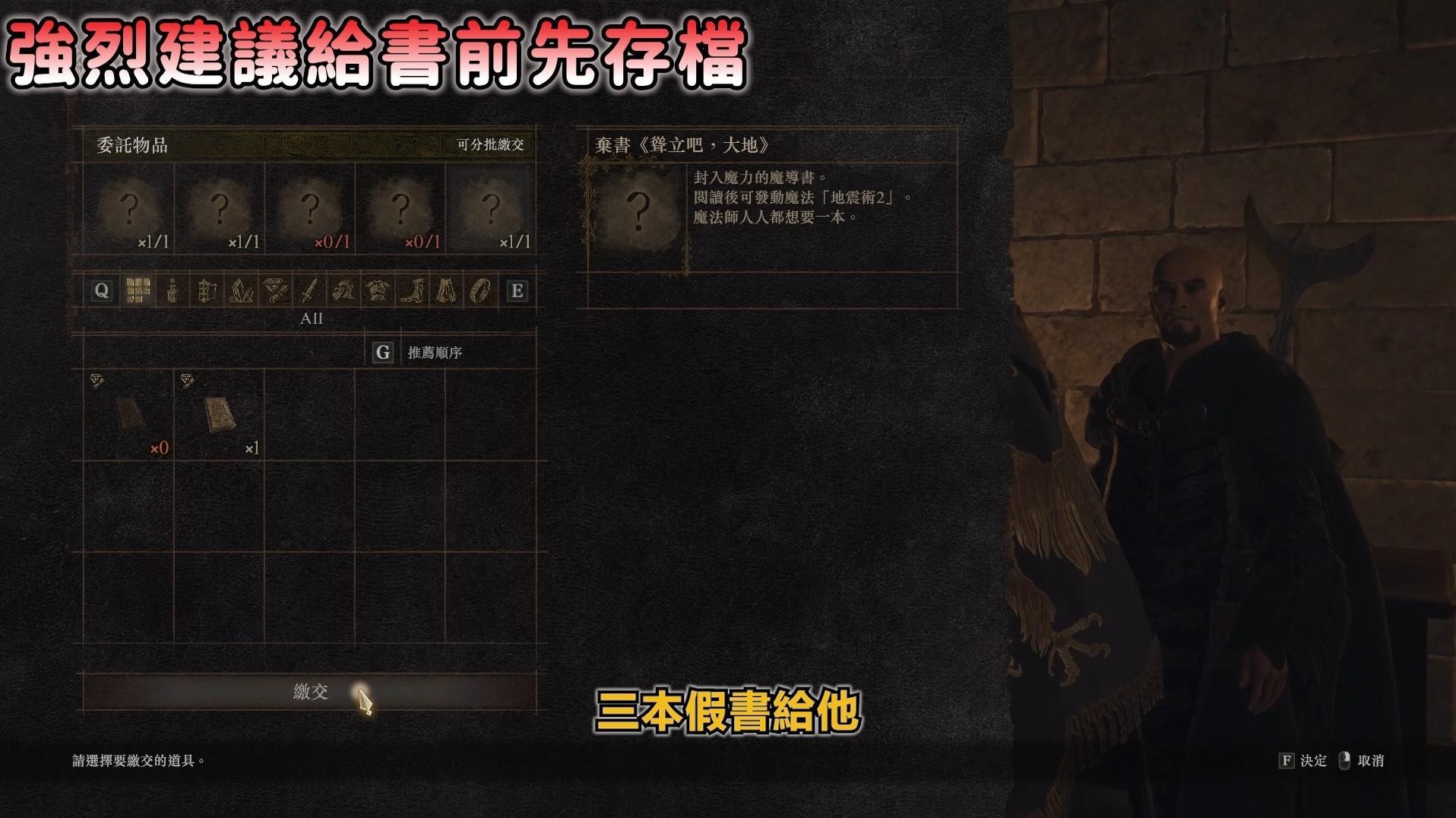The height and width of the screenshot is (818, 1456).
Task: Select the cloak category filter icon
Action: (445, 291)
